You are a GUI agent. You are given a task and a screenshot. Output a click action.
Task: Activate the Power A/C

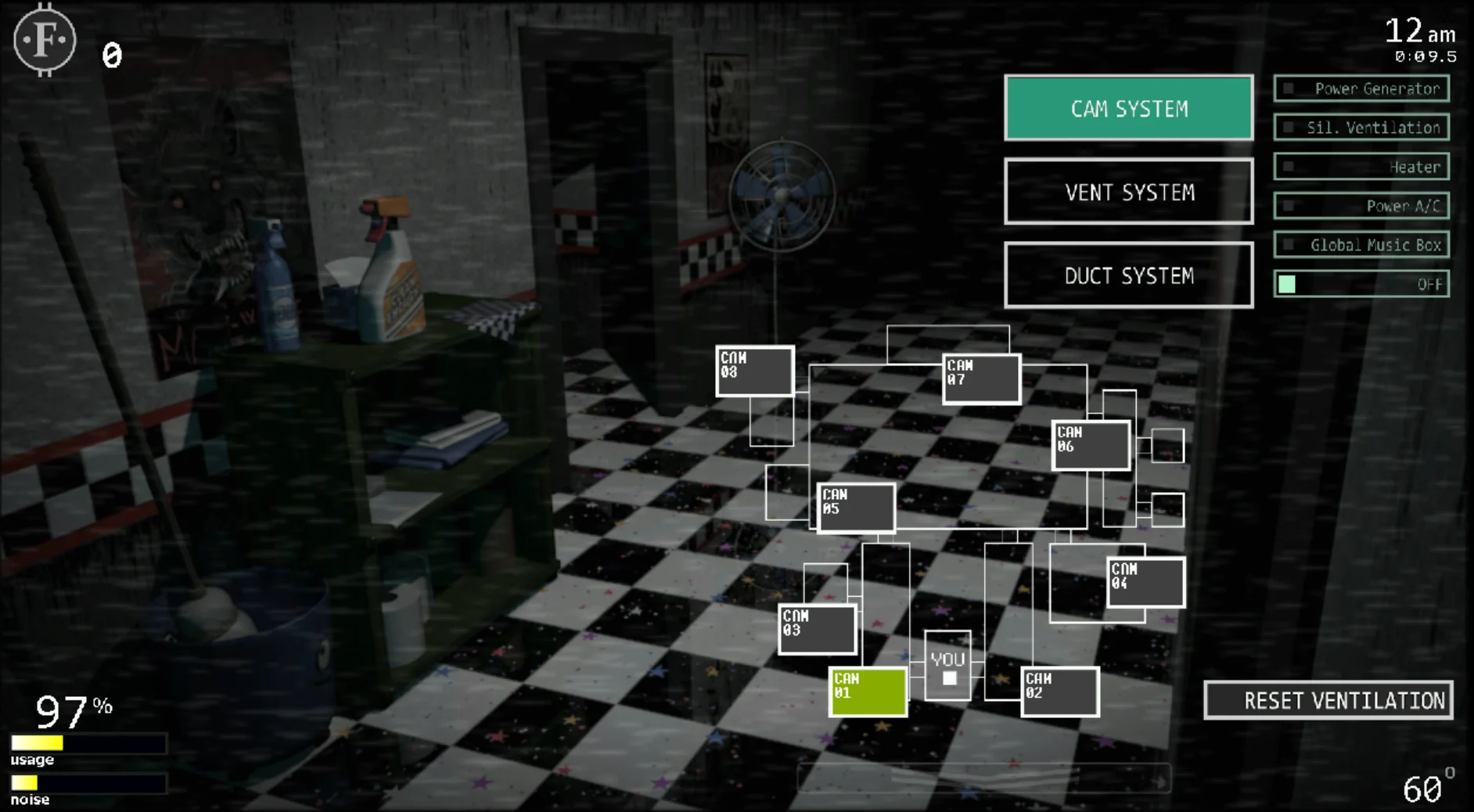pos(1361,206)
